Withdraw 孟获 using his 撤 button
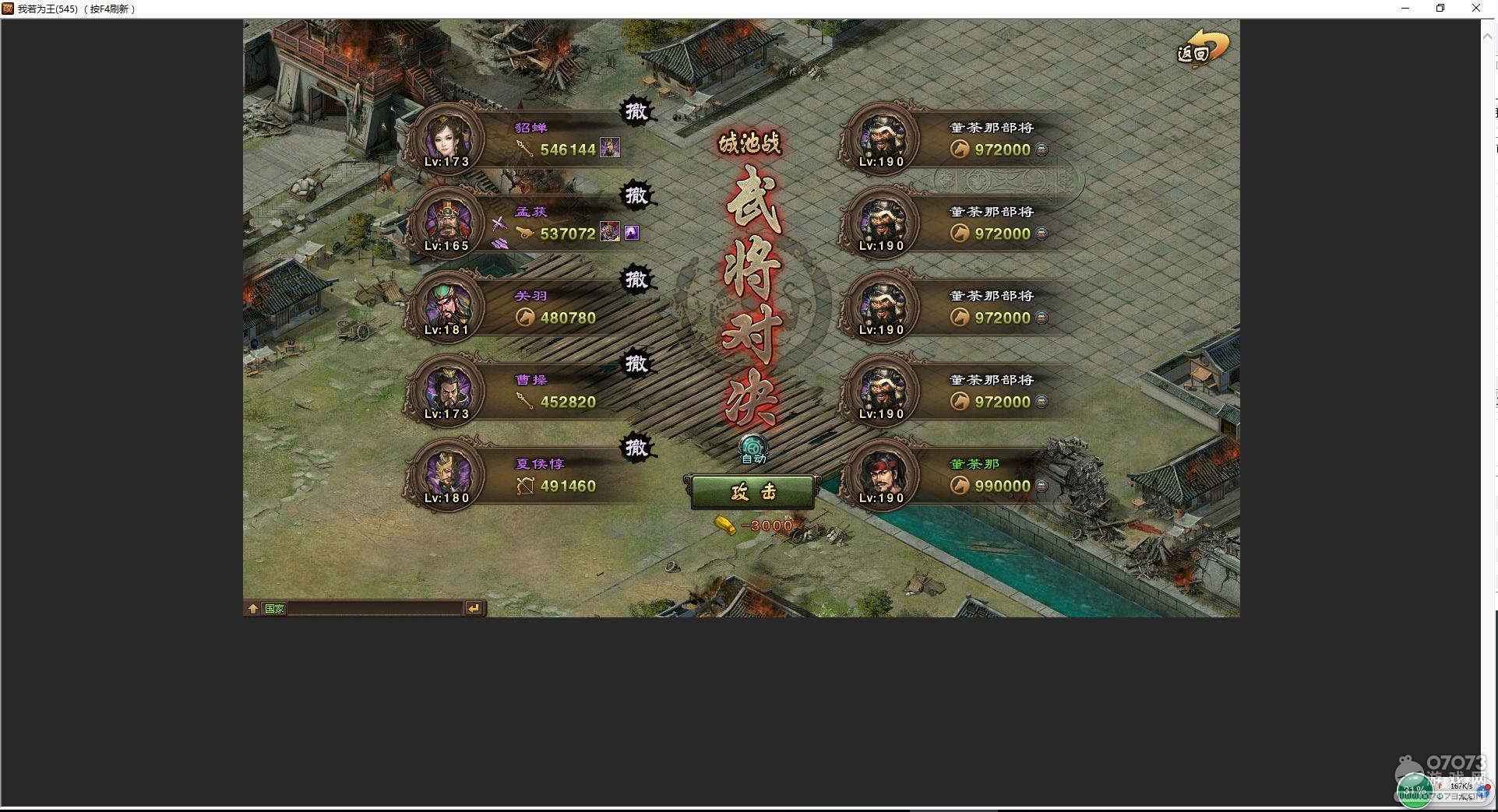This screenshot has height=812, width=1498. pos(636,195)
